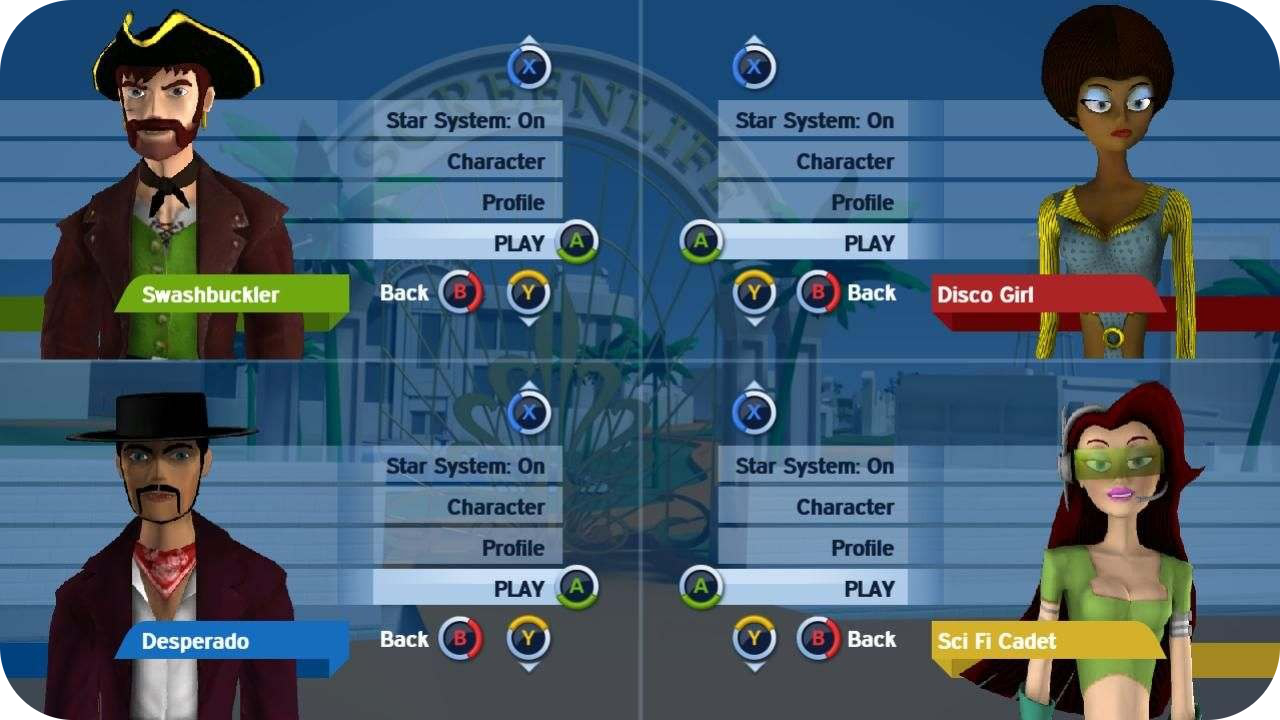Toggle Star System in Swashbuckler's menu
The image size is (1280, 720).
(x=466, y=121)
